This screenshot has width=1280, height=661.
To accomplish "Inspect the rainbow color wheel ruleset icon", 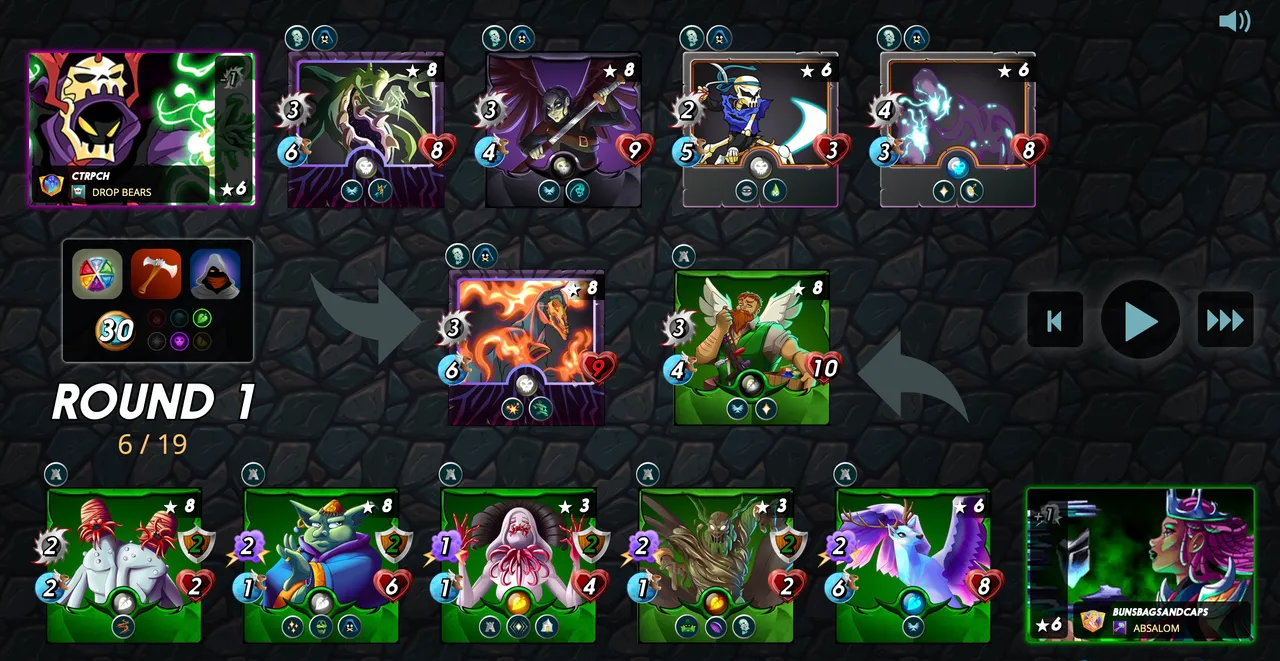I will tap(97, 274).
